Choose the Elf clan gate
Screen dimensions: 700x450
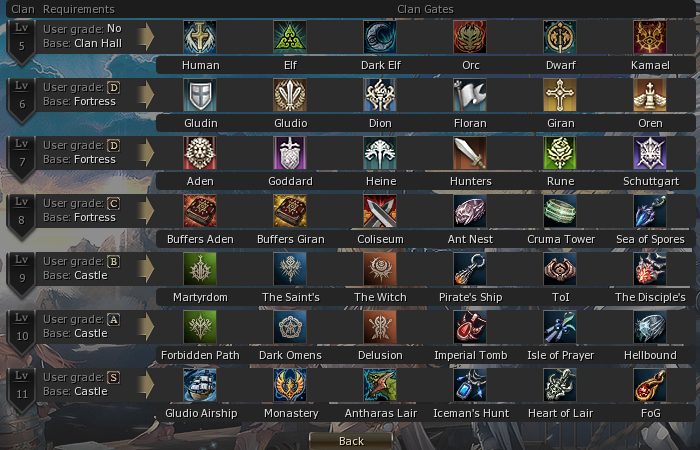coord(290,38)
